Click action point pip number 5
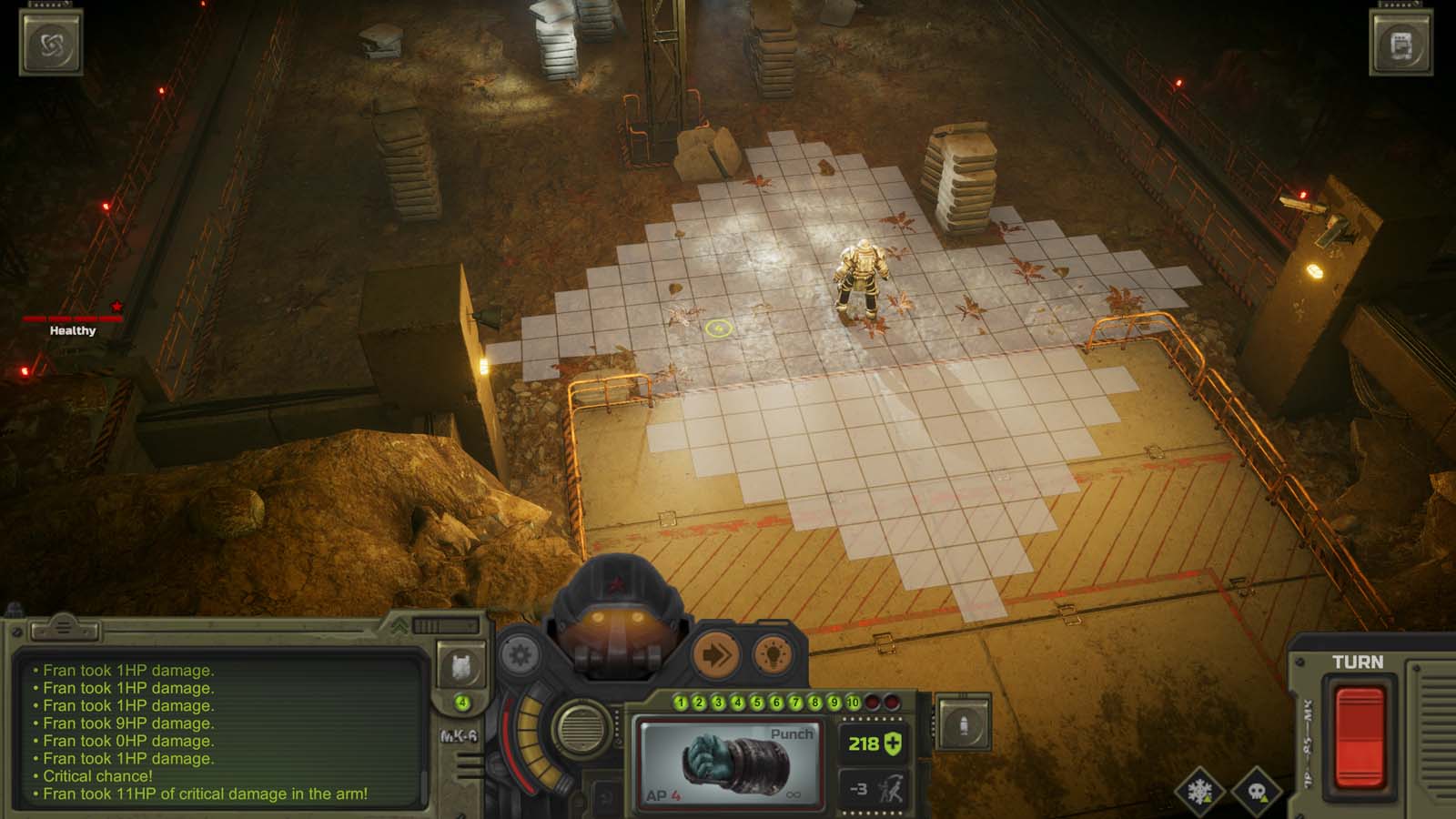 click(757, 703)
